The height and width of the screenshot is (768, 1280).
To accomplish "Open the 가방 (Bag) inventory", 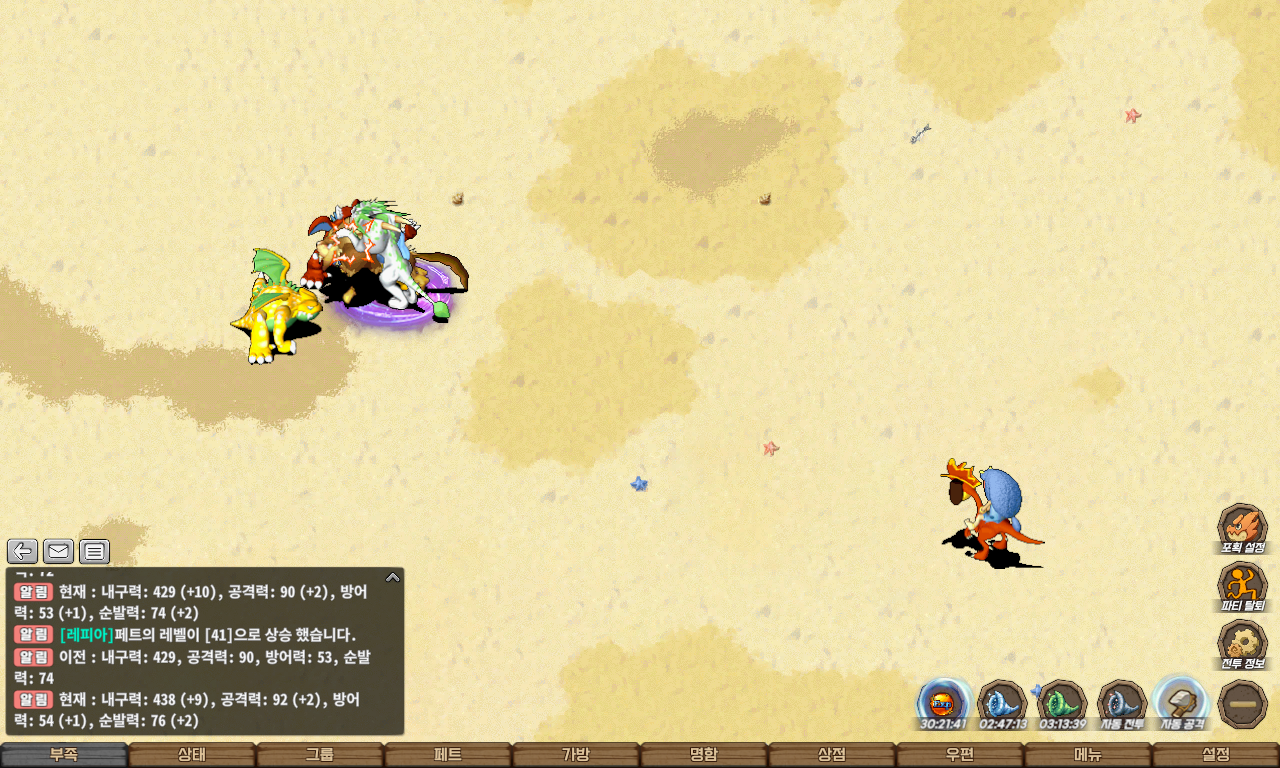I will point(576,755).
